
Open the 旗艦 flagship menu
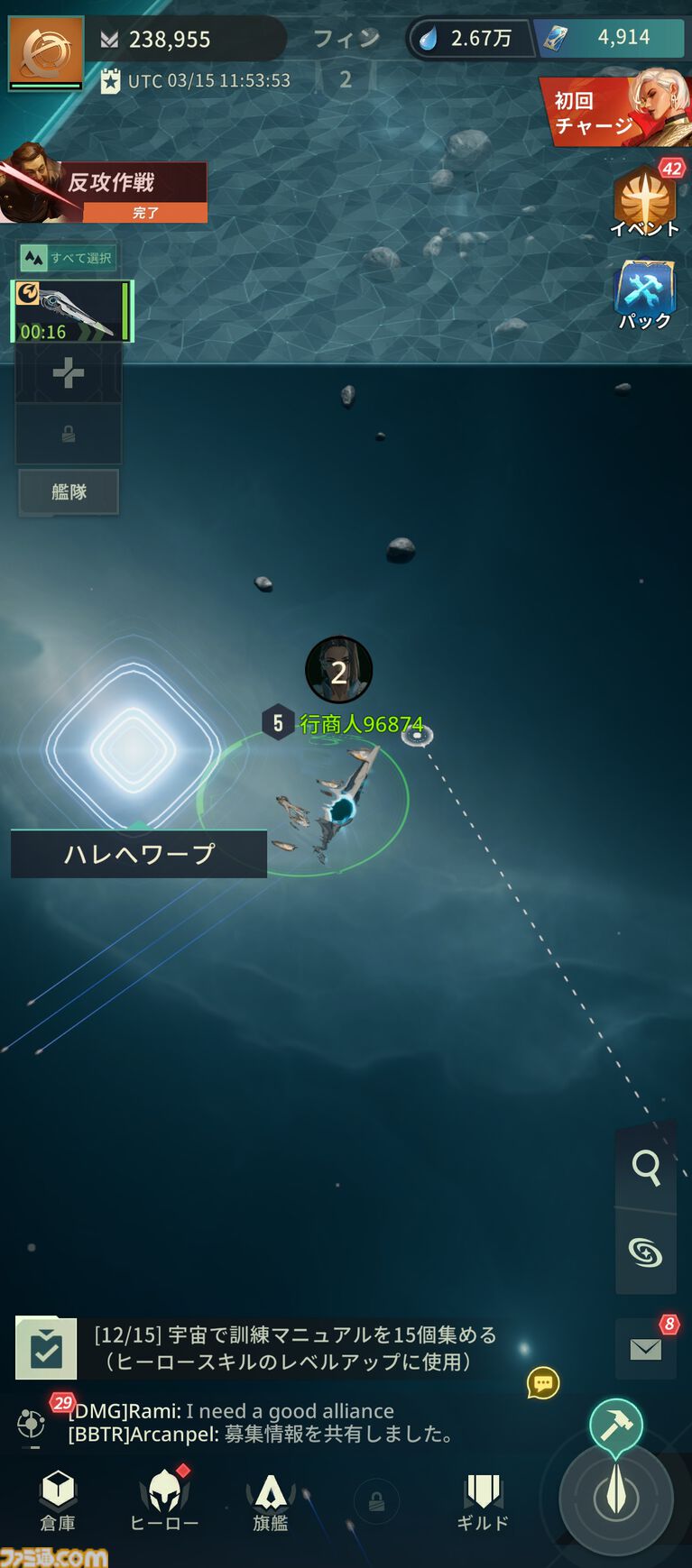click(x=271, y=1501)
